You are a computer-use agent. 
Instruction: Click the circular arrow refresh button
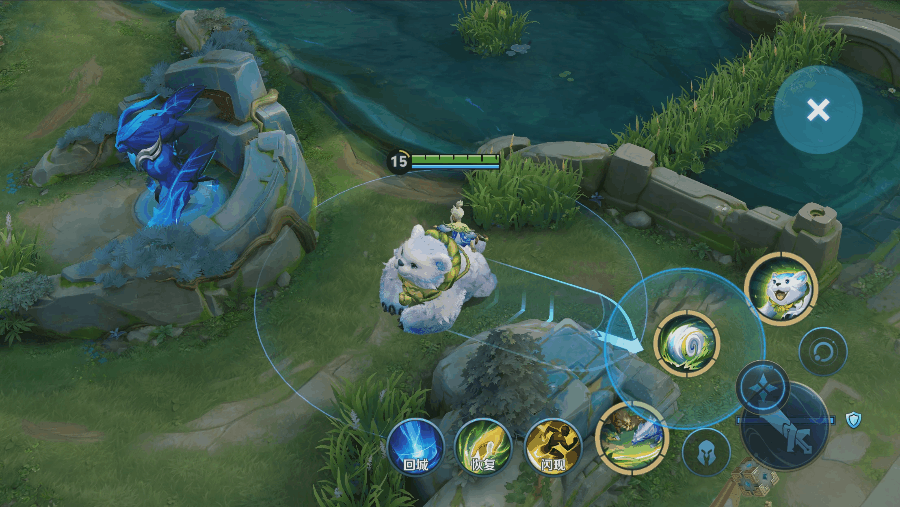point(823,351)
